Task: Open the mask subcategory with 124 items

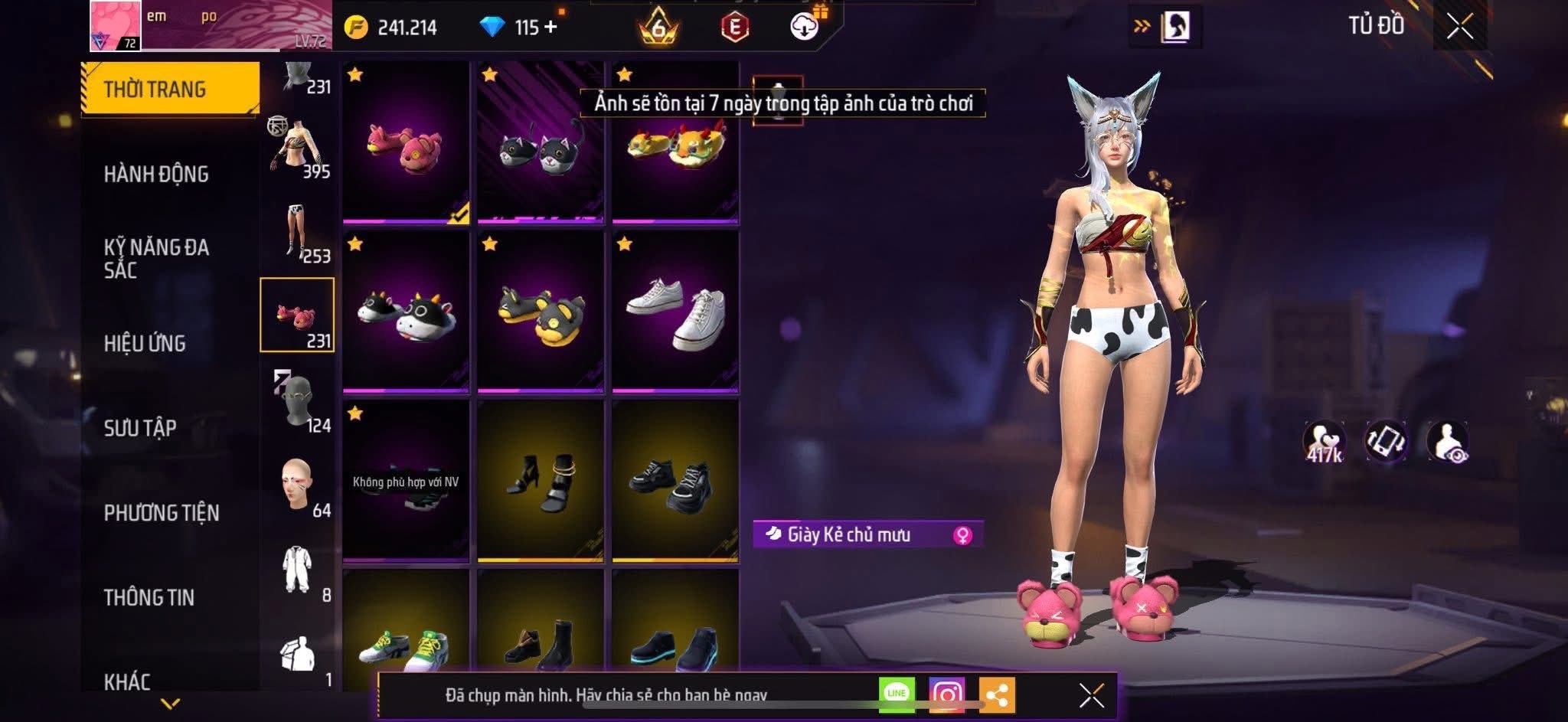Action: [x=298, y=401]
